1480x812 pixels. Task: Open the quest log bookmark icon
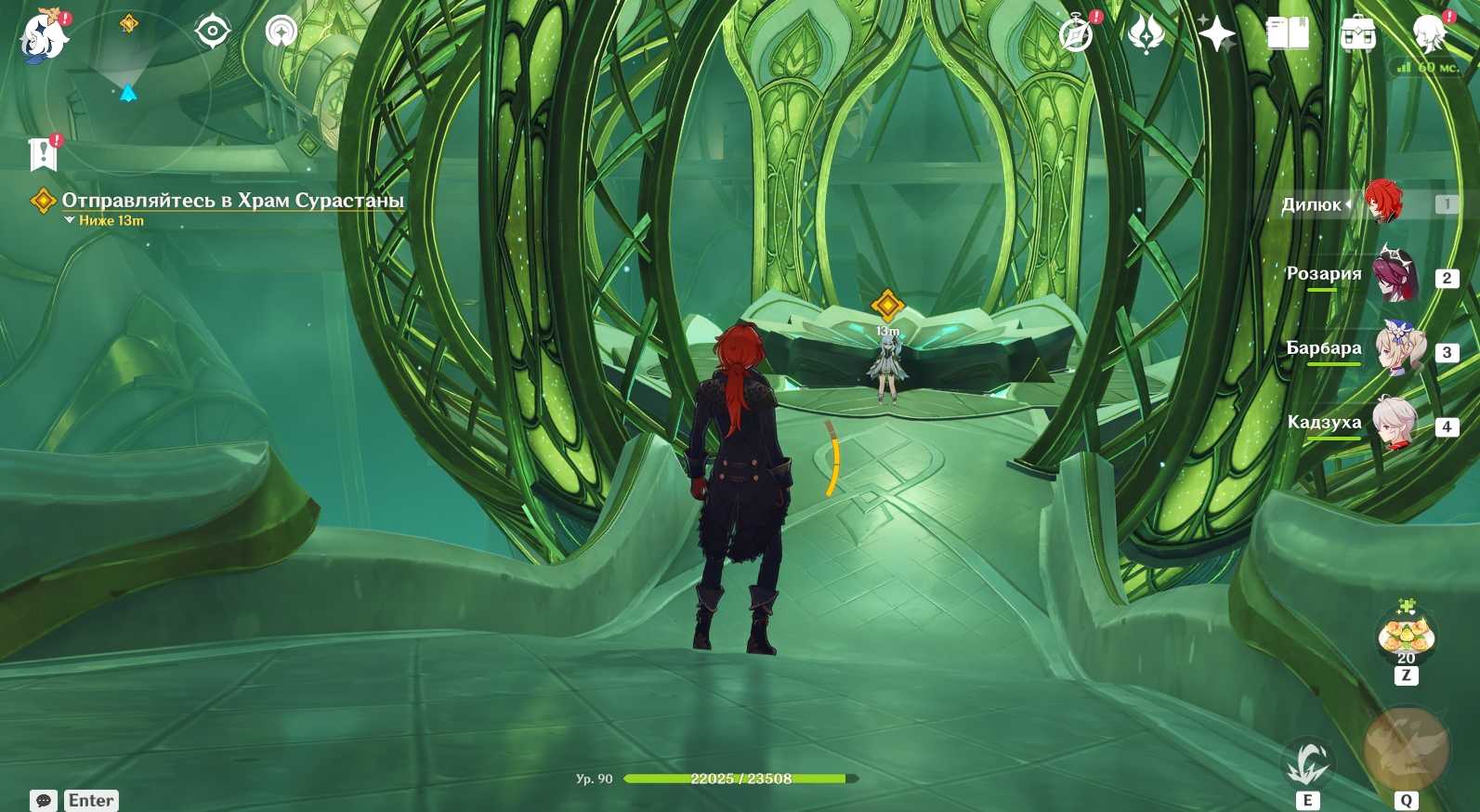(43, 154)
